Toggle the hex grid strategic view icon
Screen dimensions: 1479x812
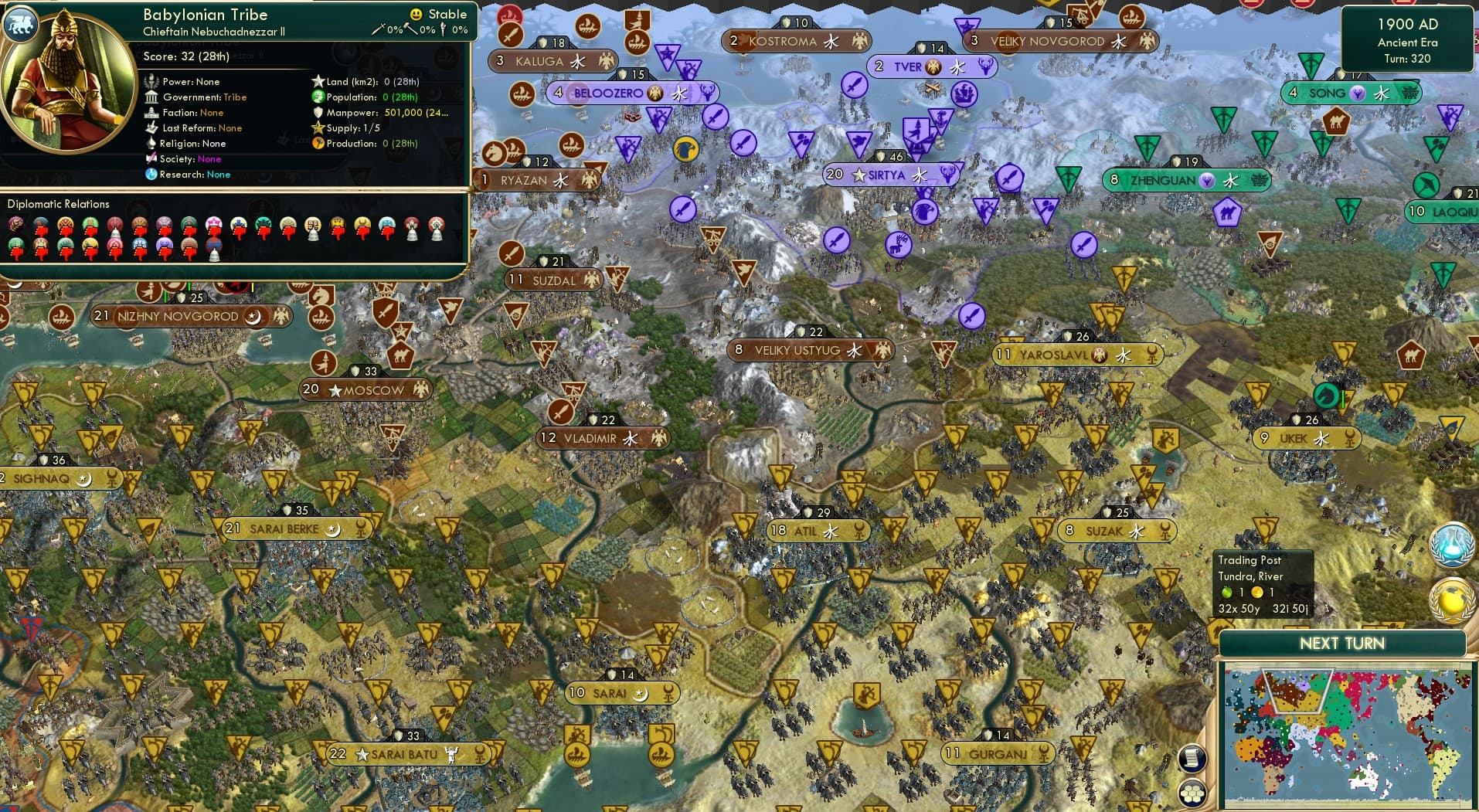[1192, 793]
